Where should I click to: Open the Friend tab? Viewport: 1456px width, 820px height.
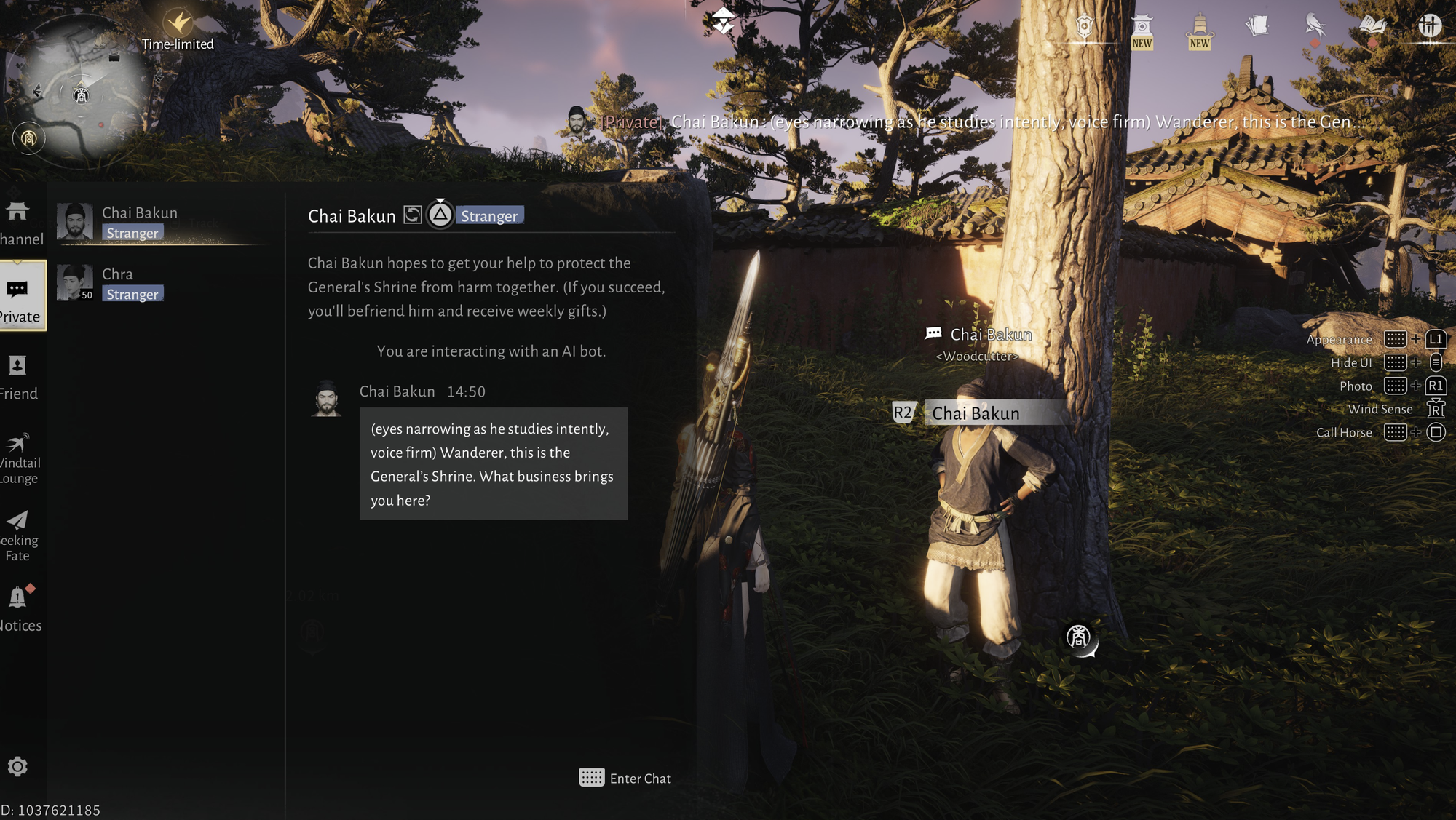pos(18,377)
